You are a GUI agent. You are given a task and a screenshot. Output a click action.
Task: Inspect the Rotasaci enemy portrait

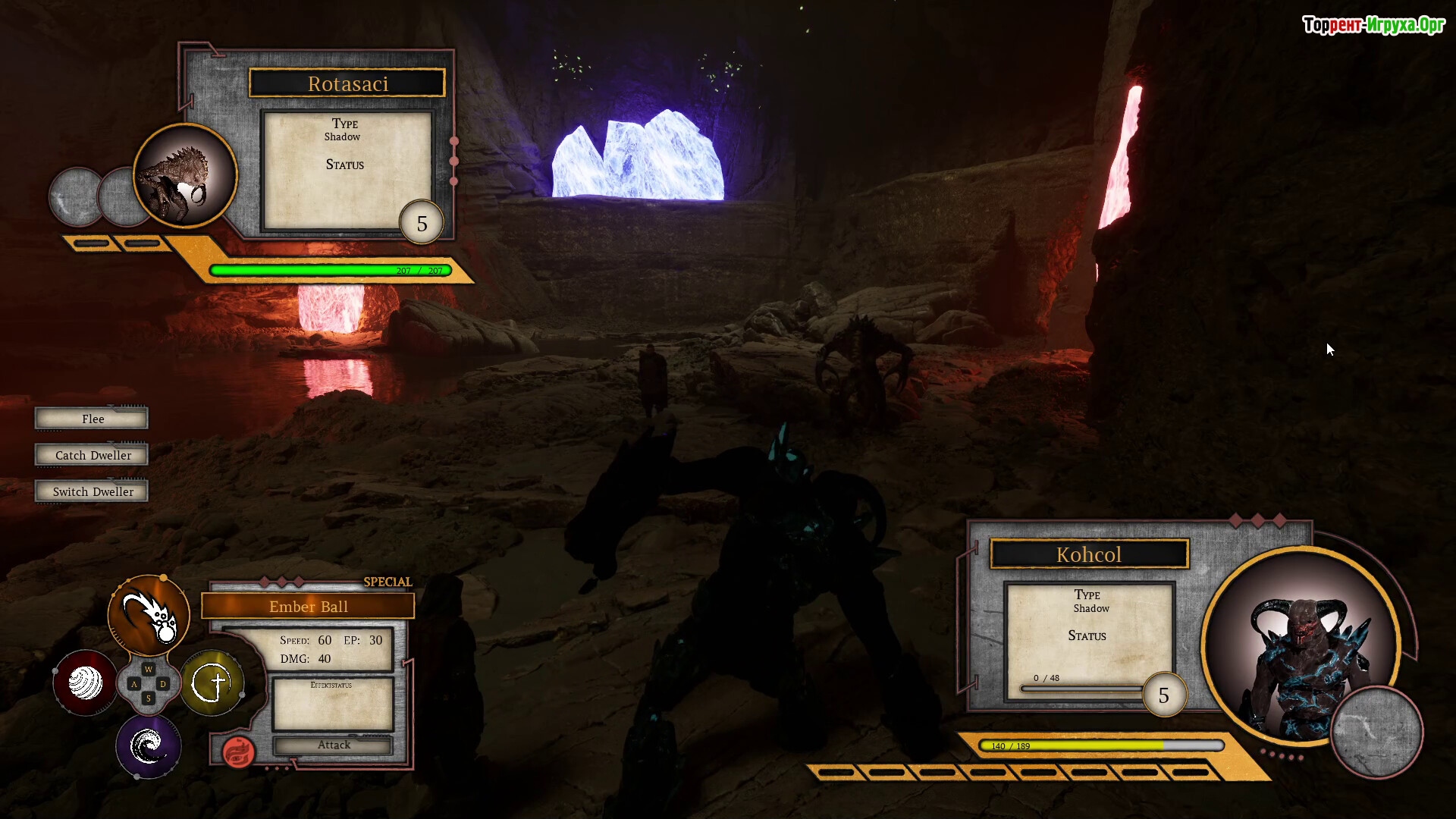coord(185,176)
